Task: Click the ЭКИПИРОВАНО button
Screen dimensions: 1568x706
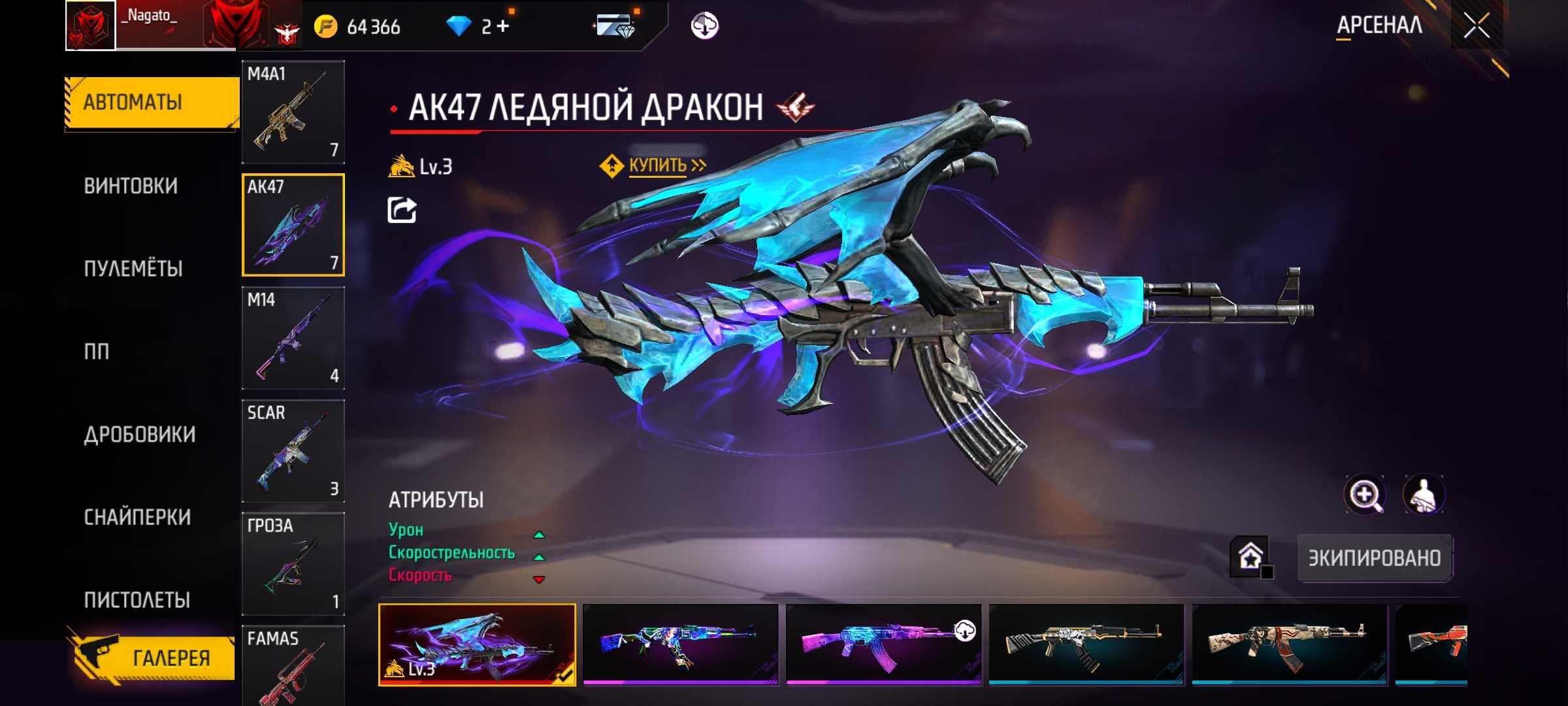Action: coord(1374,558)
